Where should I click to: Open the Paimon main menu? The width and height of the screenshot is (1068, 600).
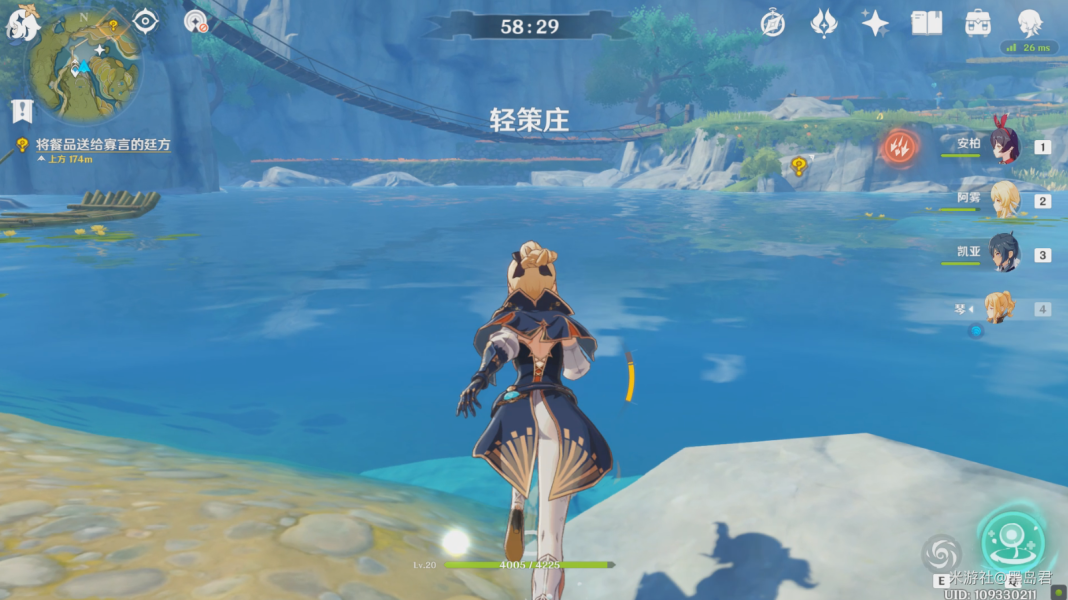(22, 23)
